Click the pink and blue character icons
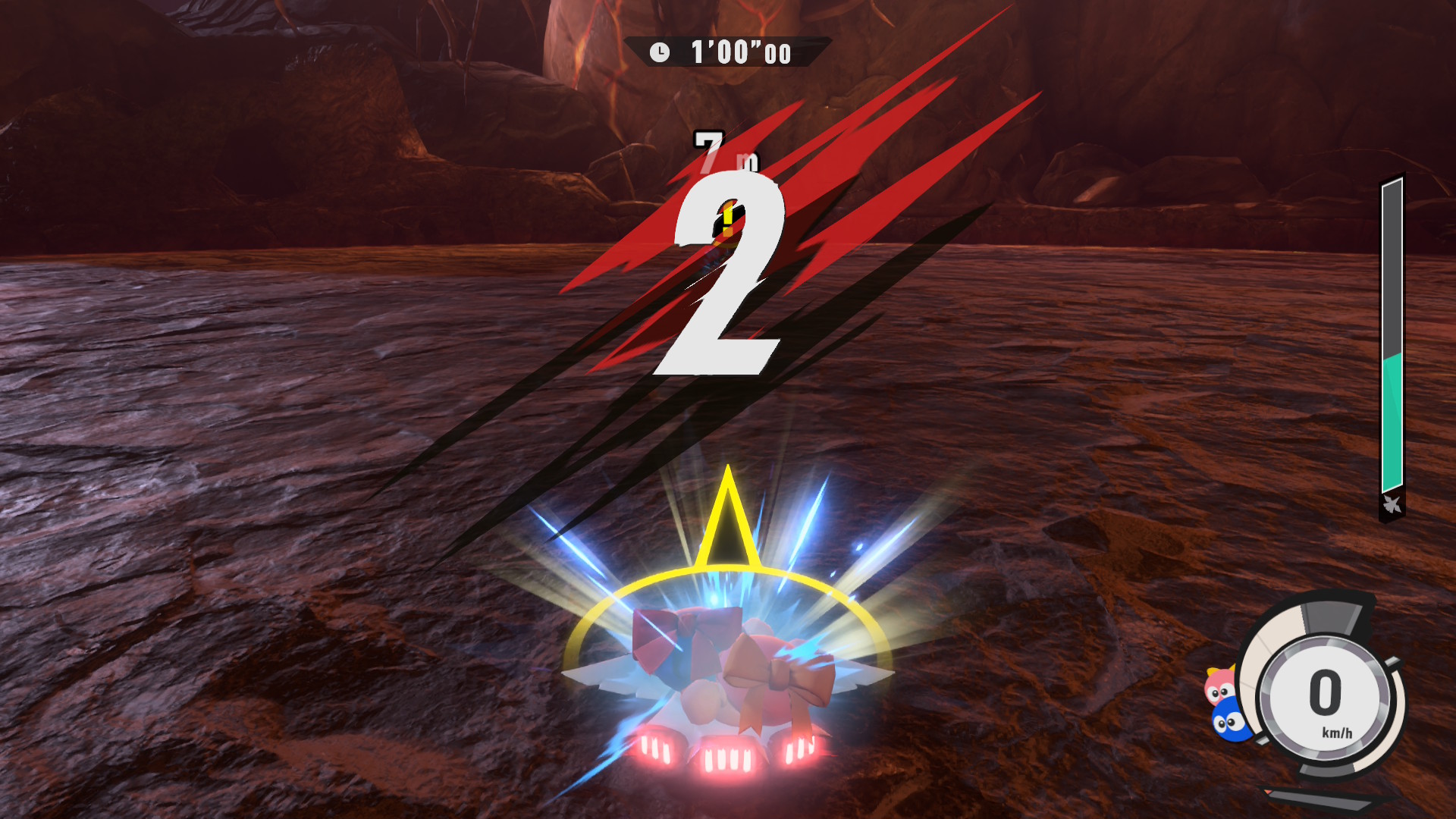The width and height of the screenshot is (1456, 819). coord(1225,703)
